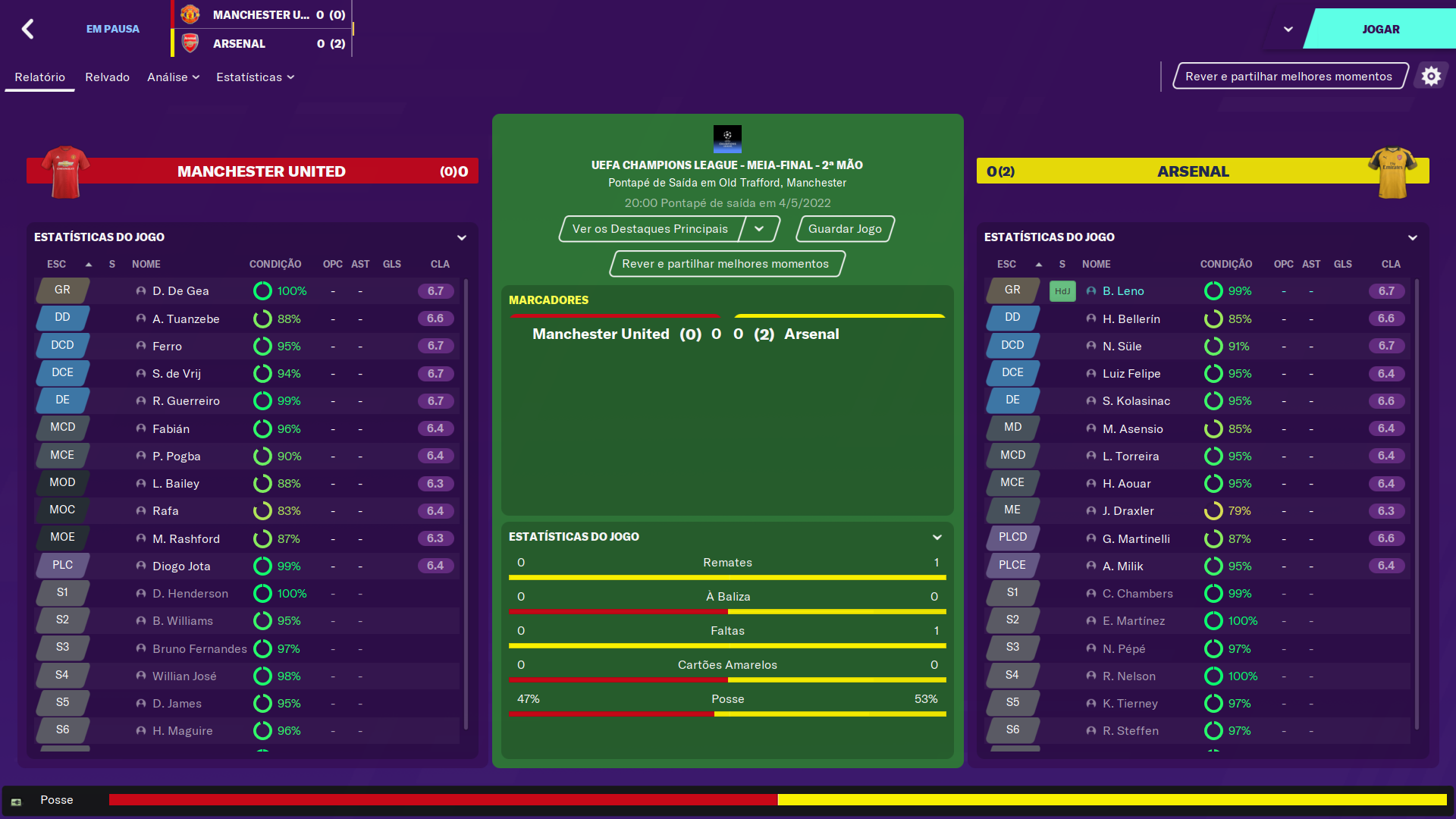Screen dimensions: 1456x819
Task: Click Ver os Destaques Principais button
Action: coord(650,229)
